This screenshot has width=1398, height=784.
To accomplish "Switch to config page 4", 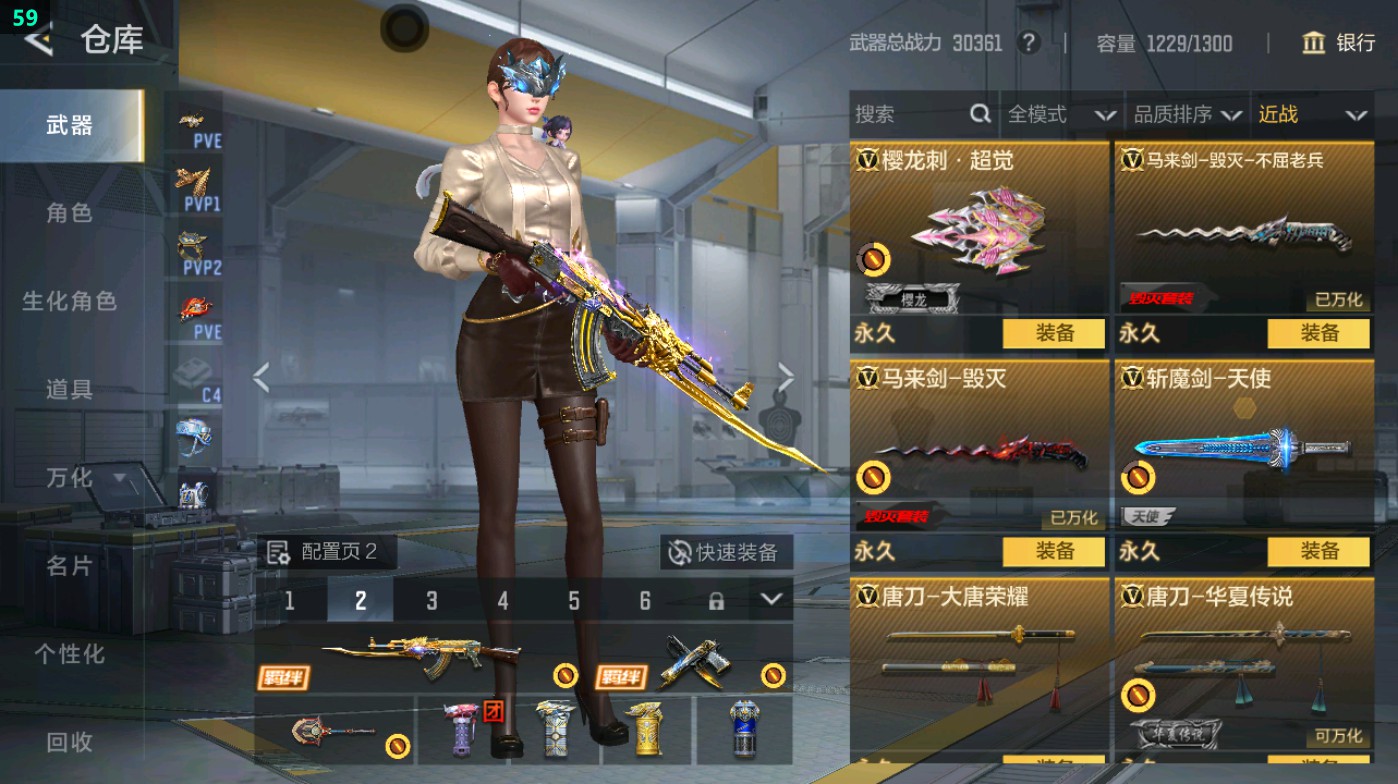I will point(503,601).
